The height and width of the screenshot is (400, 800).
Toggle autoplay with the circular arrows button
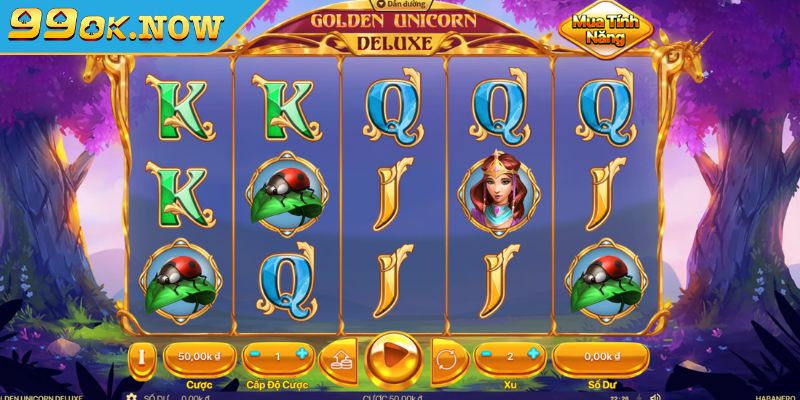click(446, 358)
